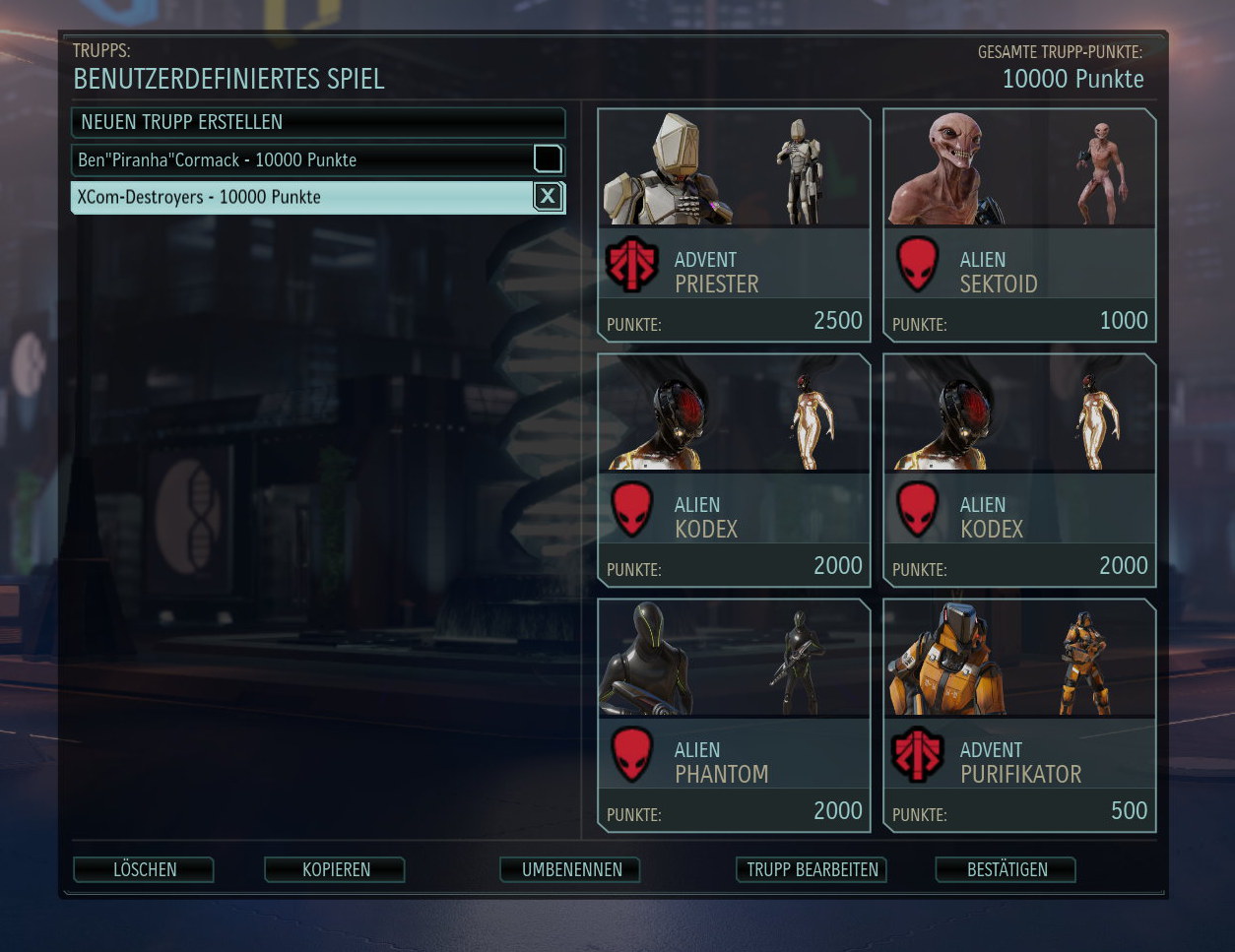1235x952 pixels.
Task: Select the XCom-Destroyers squad row
Action: point(295,197)
